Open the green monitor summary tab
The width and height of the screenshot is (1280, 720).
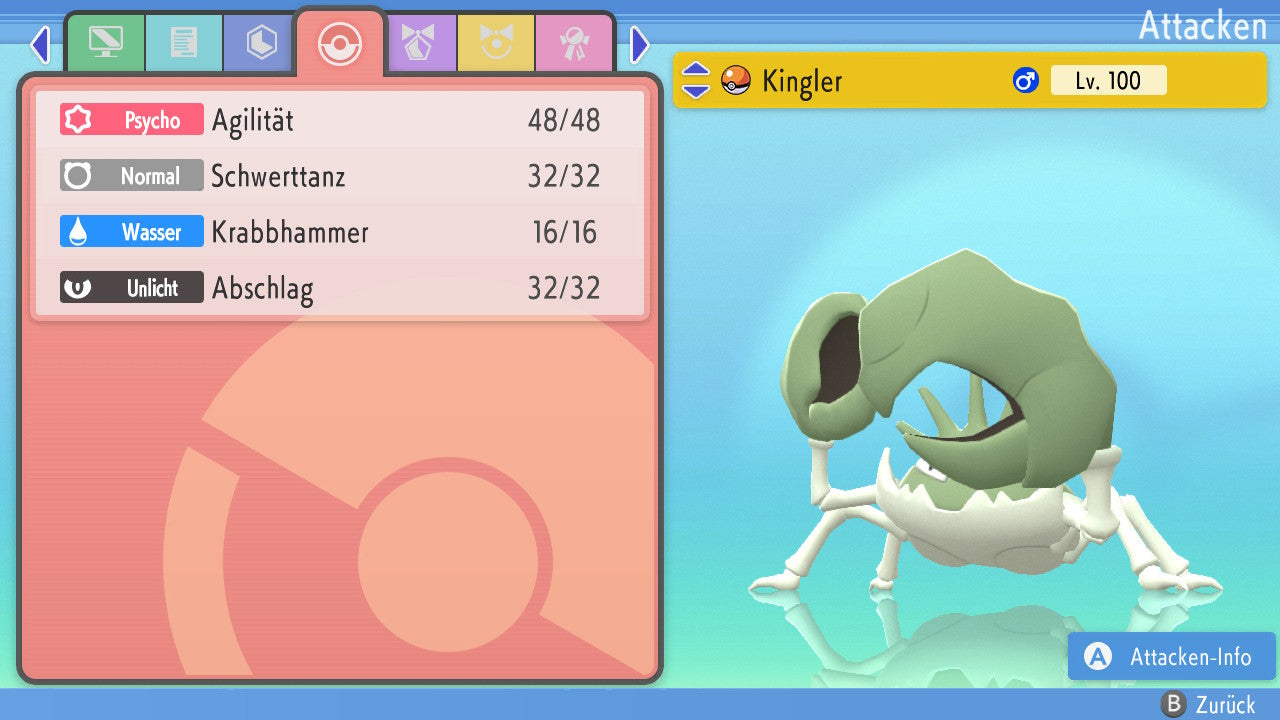pyautogui.click(x=105, y=43)
